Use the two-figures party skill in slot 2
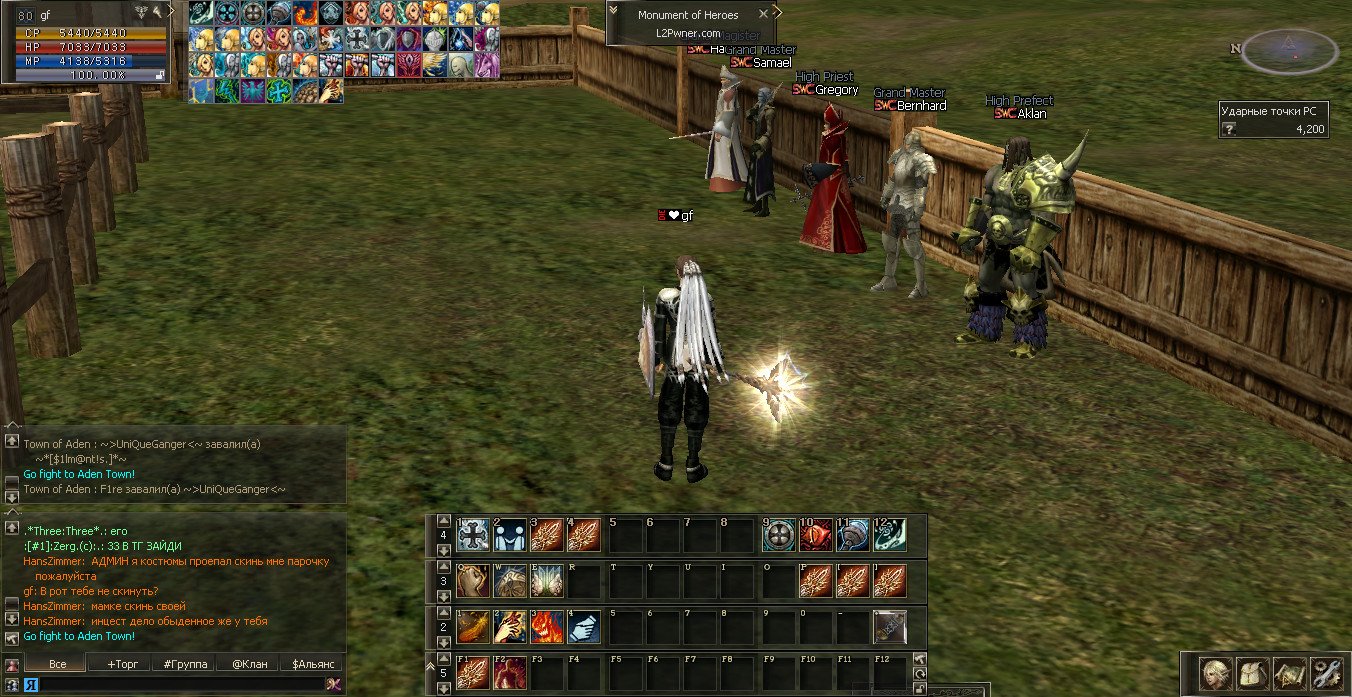 pyautogui.click(x=510, y=535)
